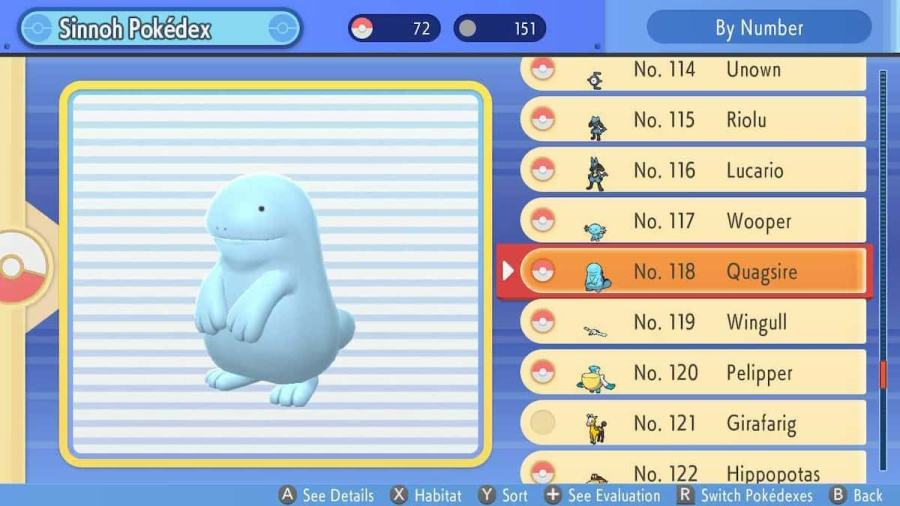This screenshot has width=900, height=506.
Task: Open the Wooper Pokédex entry
Action: pos(693,221)
